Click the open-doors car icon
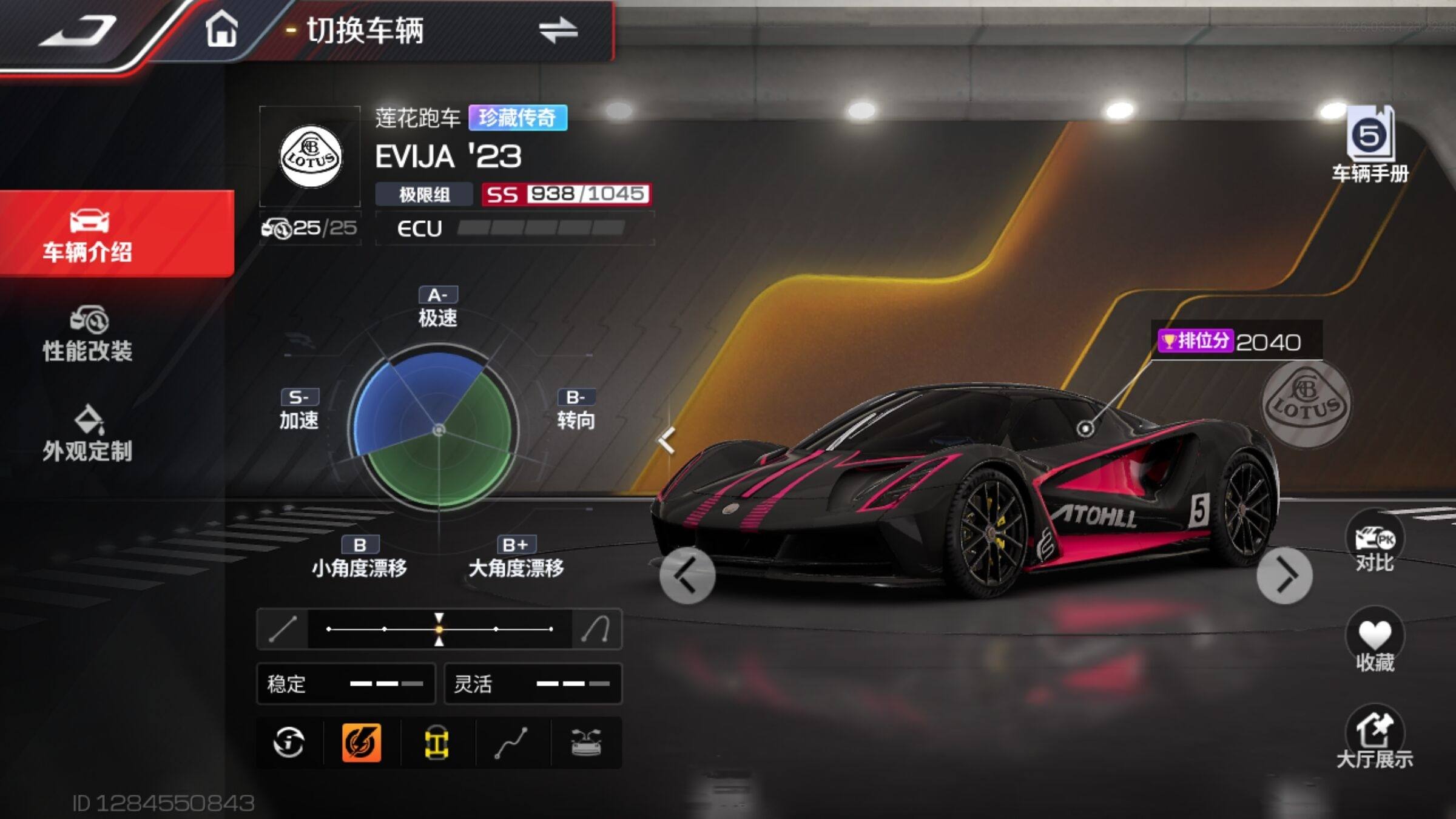The image size is (1456, 819). [x=586, y=742]
